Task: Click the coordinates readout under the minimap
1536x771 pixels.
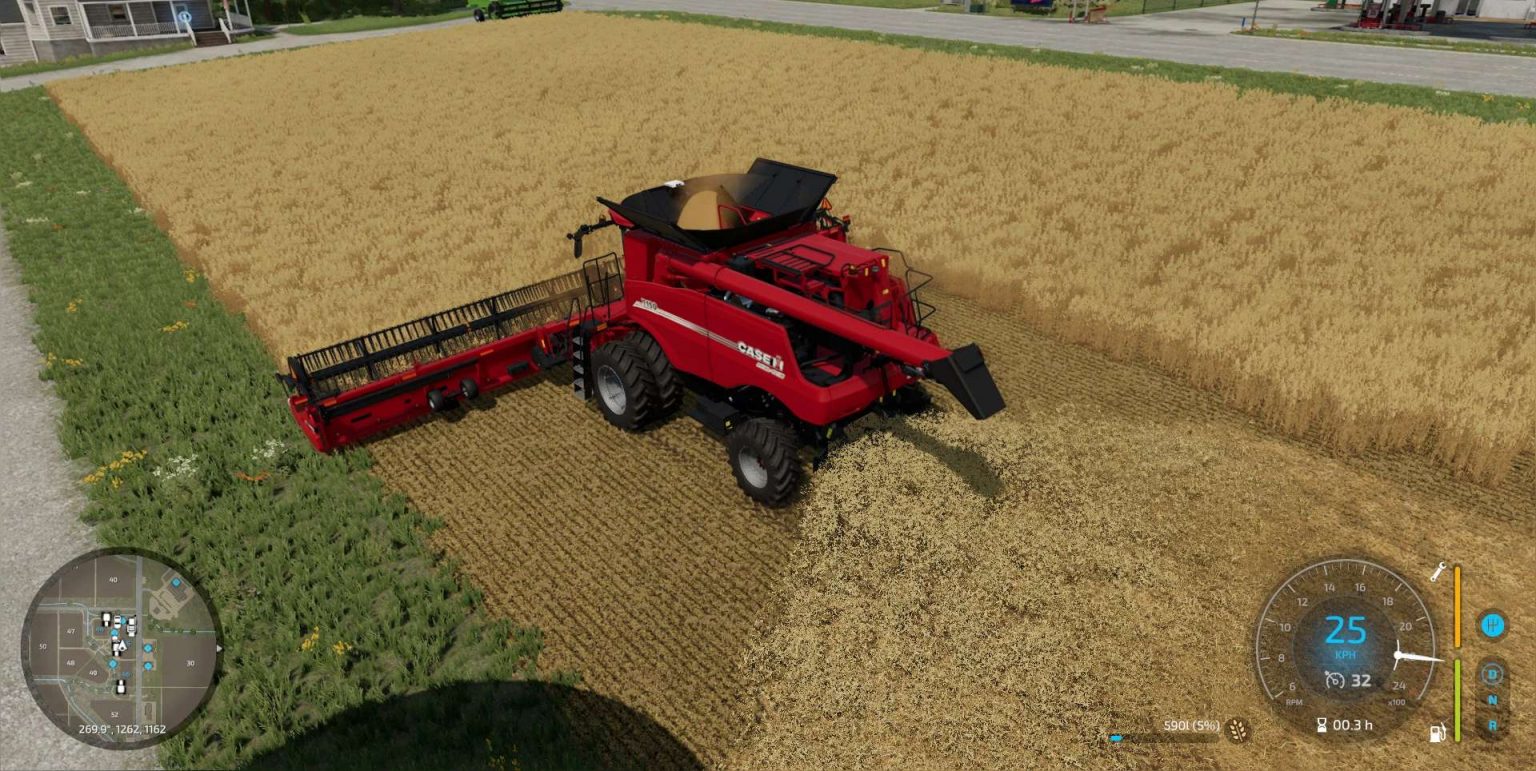Action: [122, 729]
